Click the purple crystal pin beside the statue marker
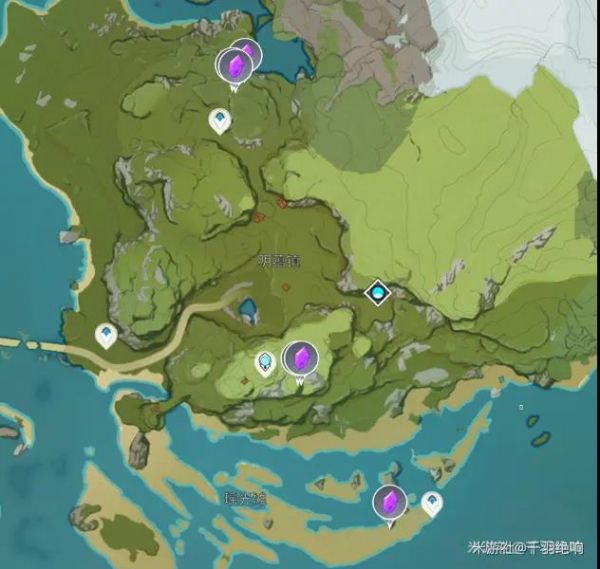 pos(299,358)
